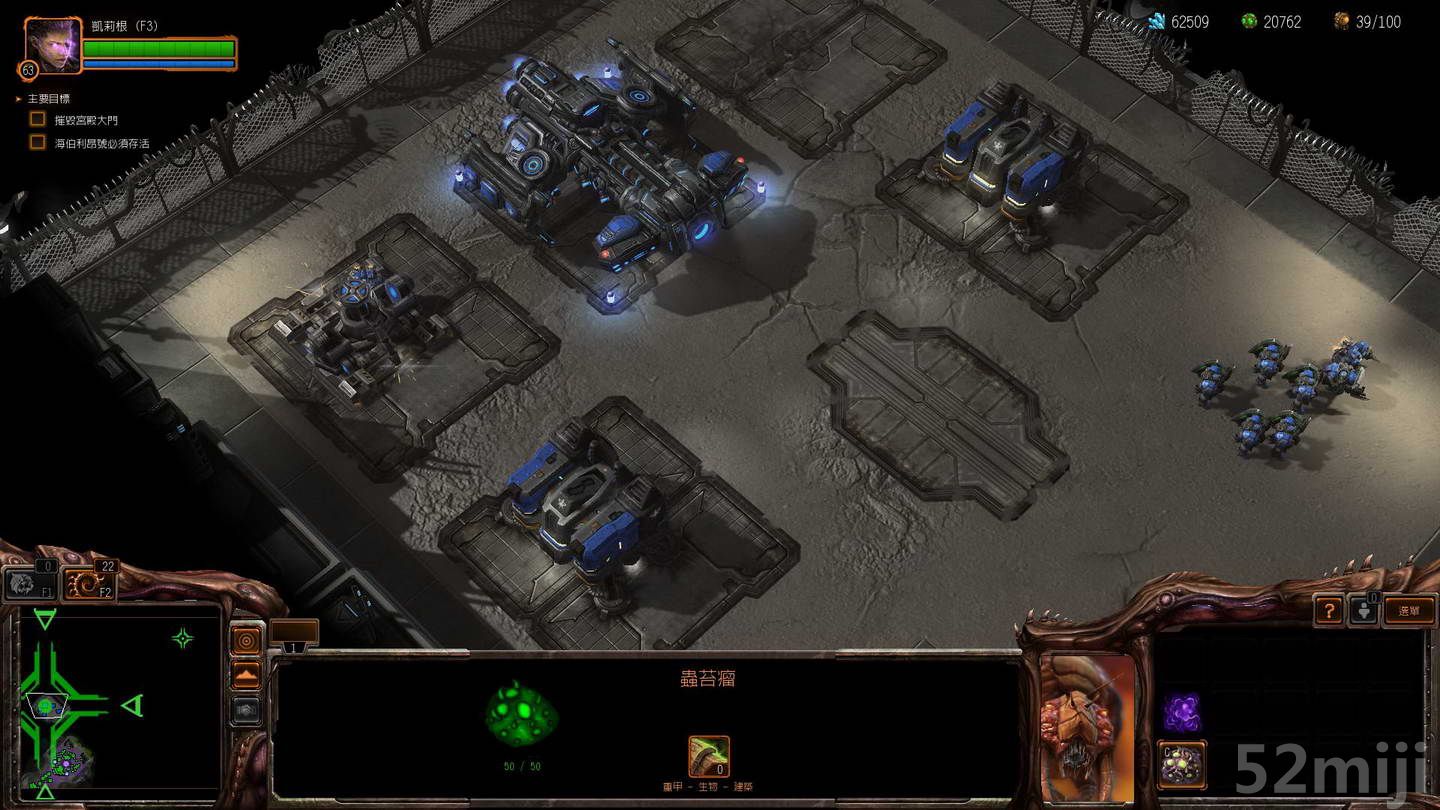This screenshot has height=810, width=1440.
Task: Expand the 主要目標 objectives list
Action: tap(17, 98)
